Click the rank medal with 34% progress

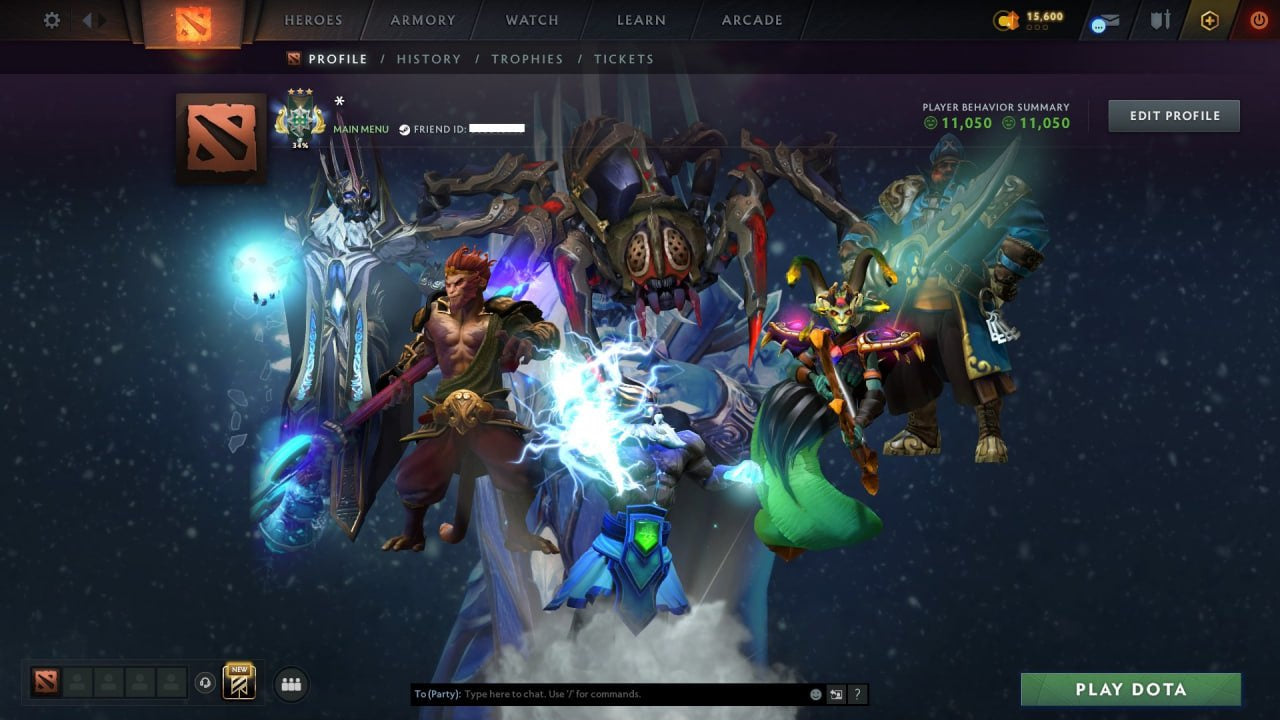(x=302, y=119)
